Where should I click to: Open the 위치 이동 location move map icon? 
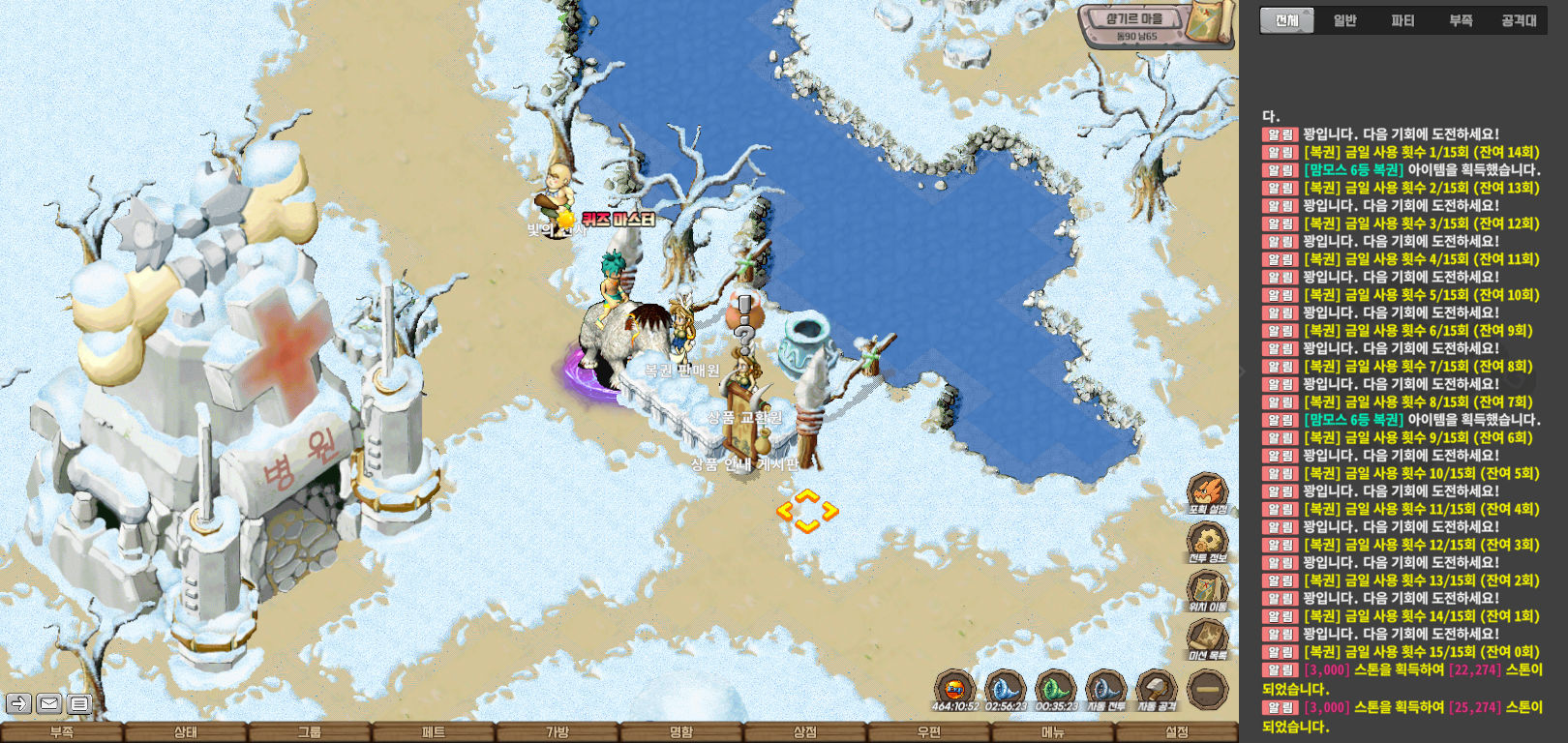tap(1208, 589)
